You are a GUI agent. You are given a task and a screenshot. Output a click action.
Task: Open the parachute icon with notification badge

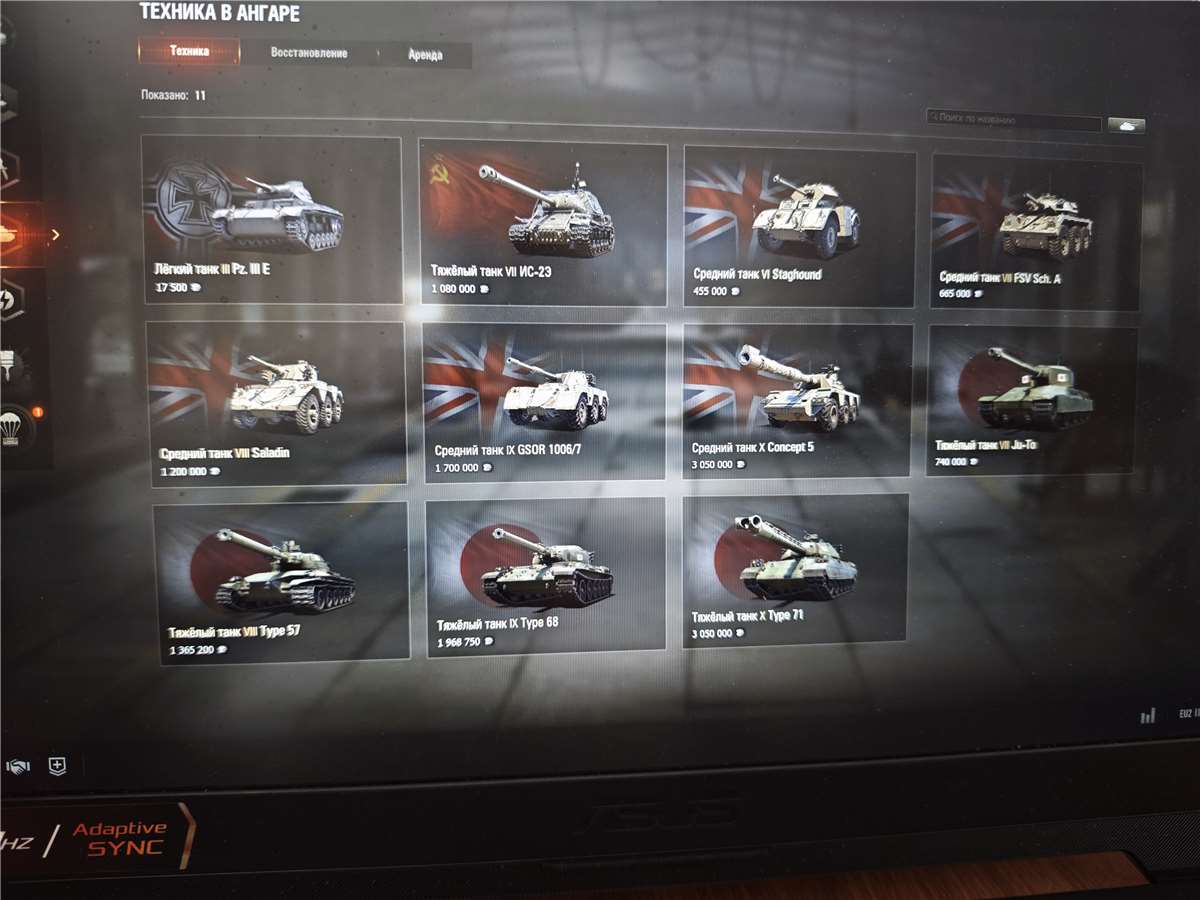16,427
